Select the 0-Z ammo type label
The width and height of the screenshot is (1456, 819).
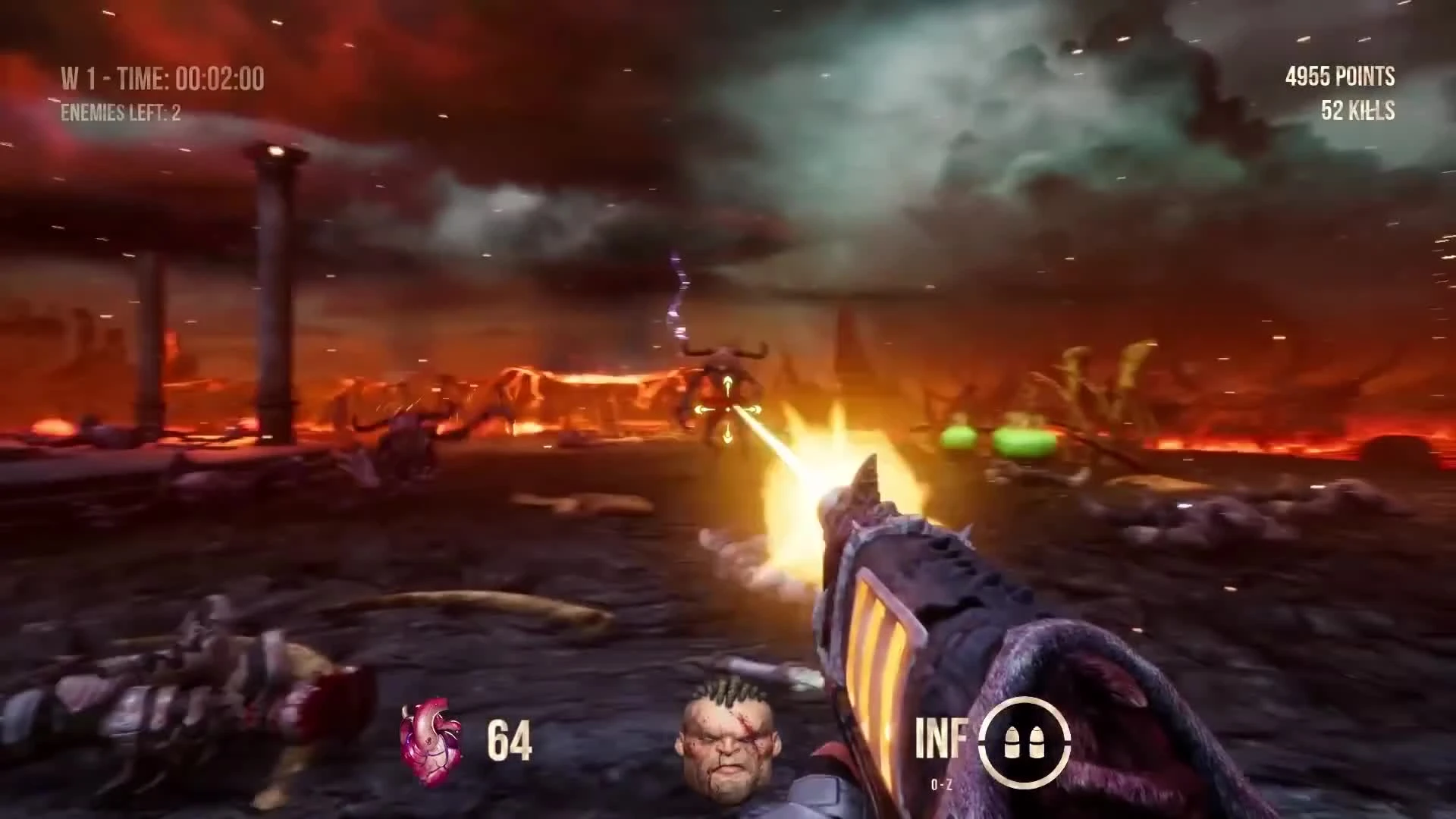(940, 785)
